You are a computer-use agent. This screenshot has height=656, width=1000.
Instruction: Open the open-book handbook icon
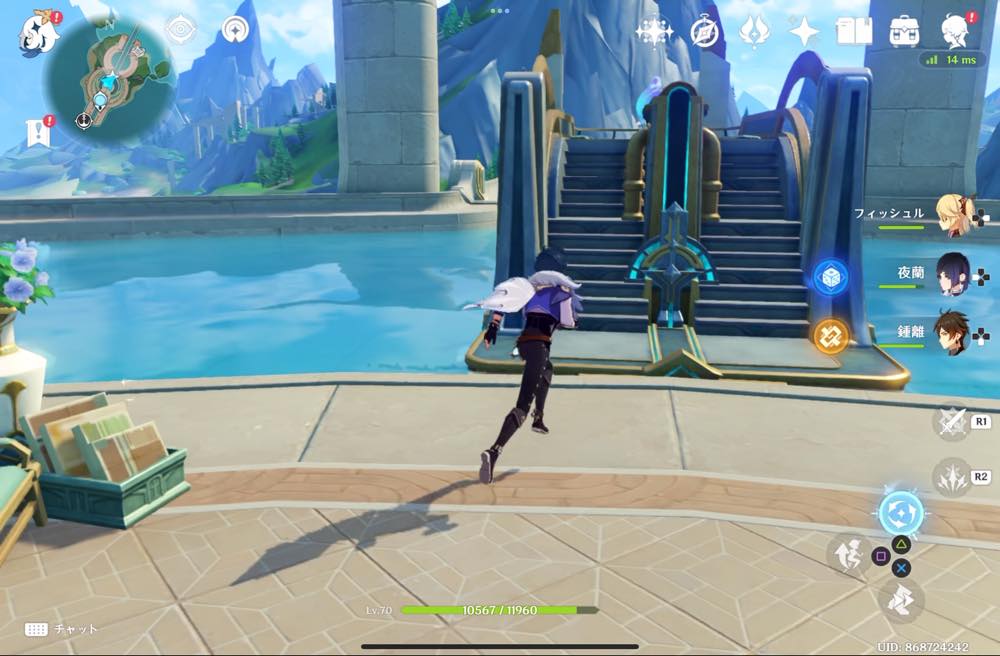(854, 32)
